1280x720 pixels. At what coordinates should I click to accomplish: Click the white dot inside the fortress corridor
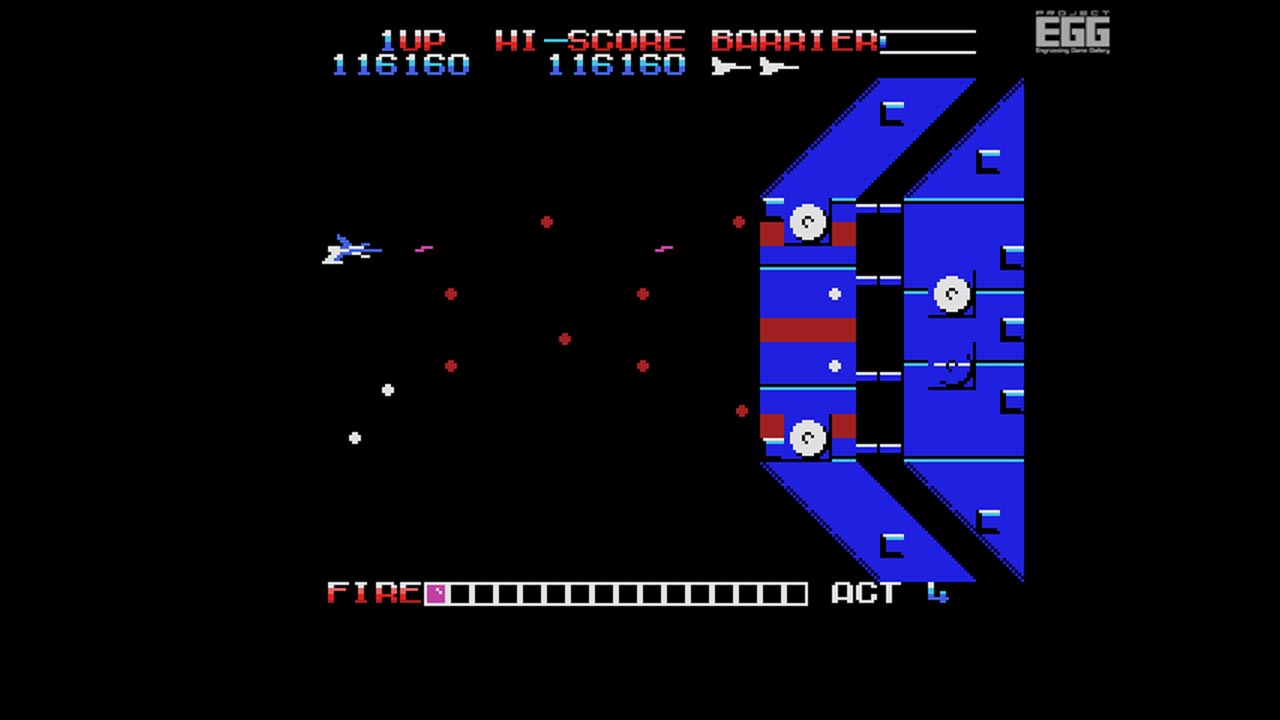coord(836,293)
